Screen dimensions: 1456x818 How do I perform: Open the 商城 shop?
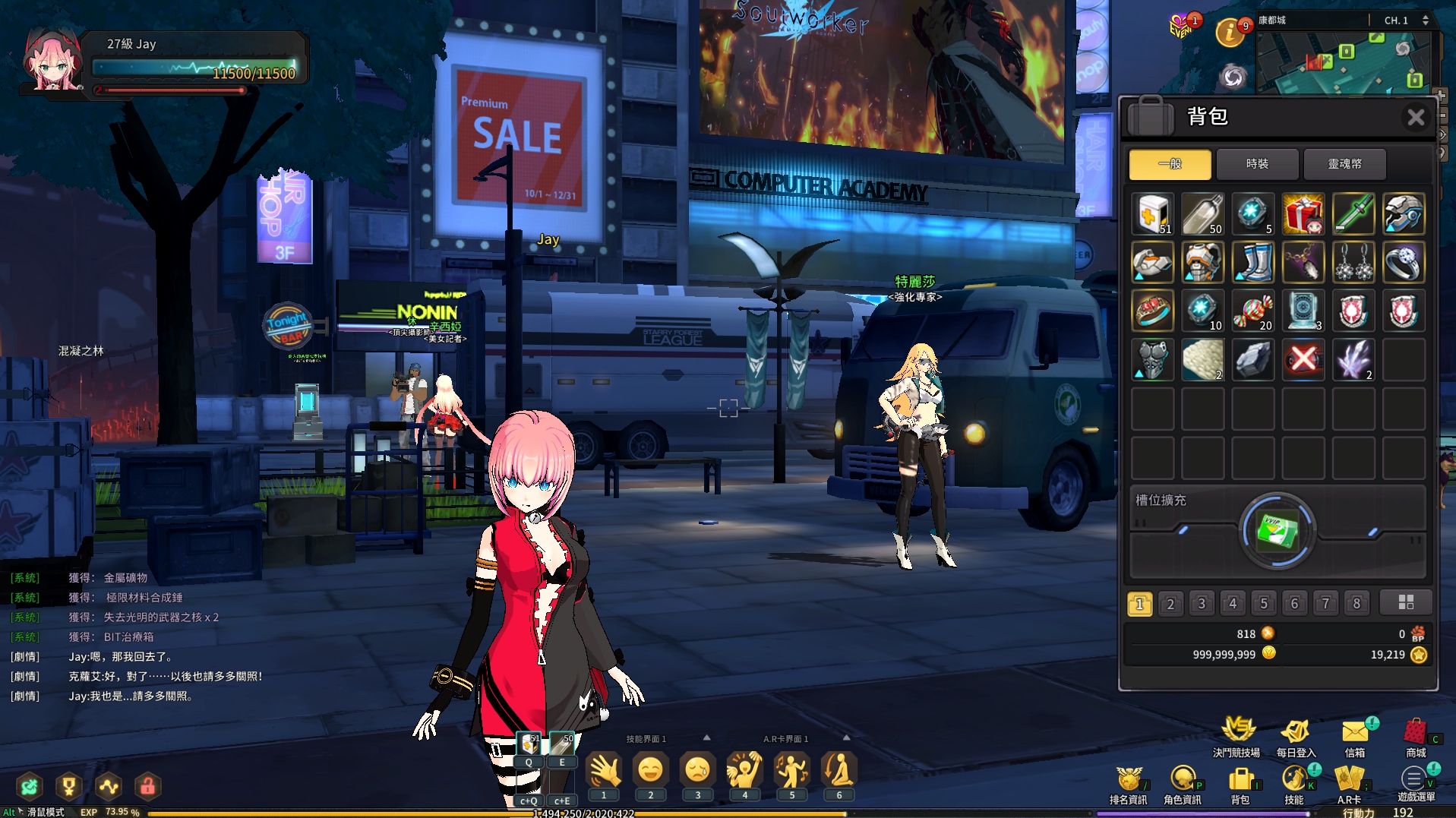point(1416,735)
